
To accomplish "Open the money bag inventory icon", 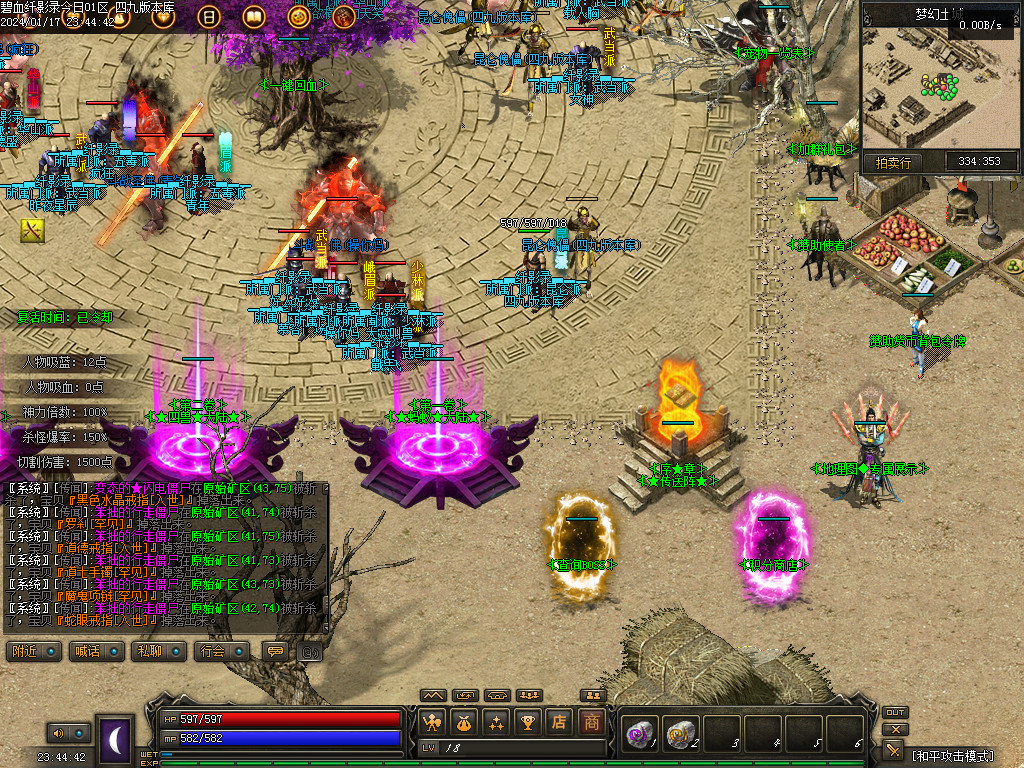I will 464,721.
